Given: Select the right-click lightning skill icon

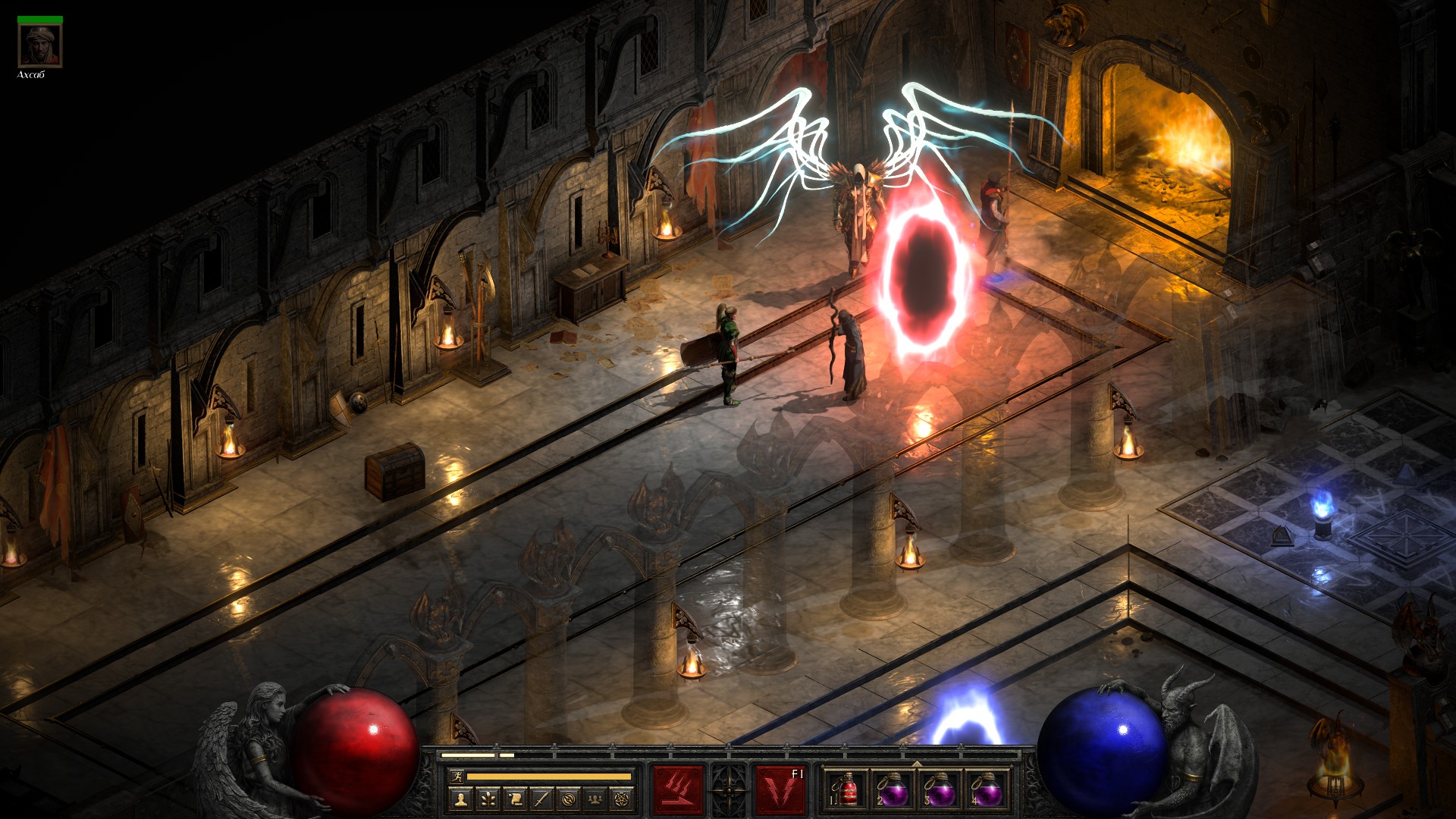Looking at the screenshot, I should click(x=780, y=790).
